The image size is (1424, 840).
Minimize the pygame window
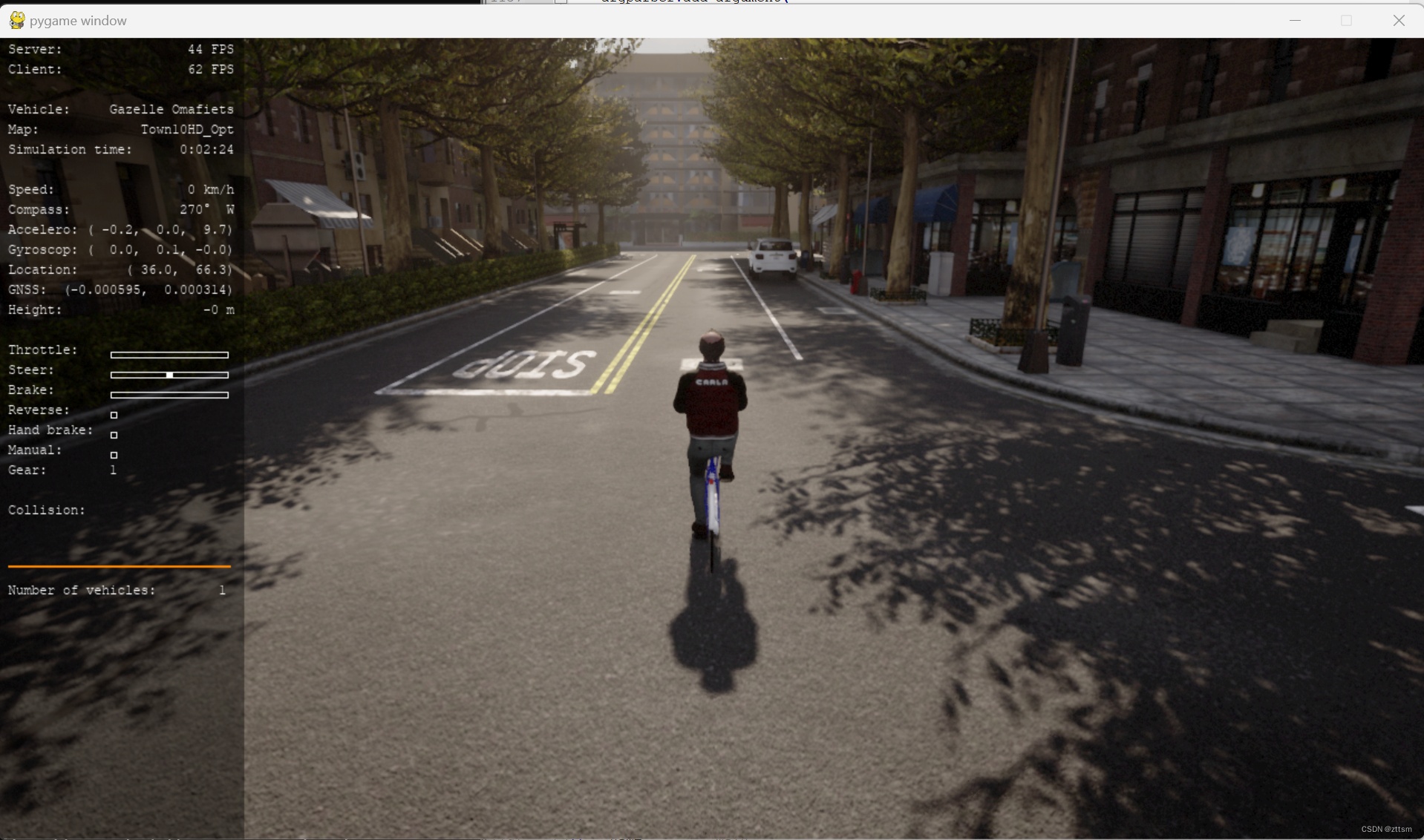pos(1296,20)
